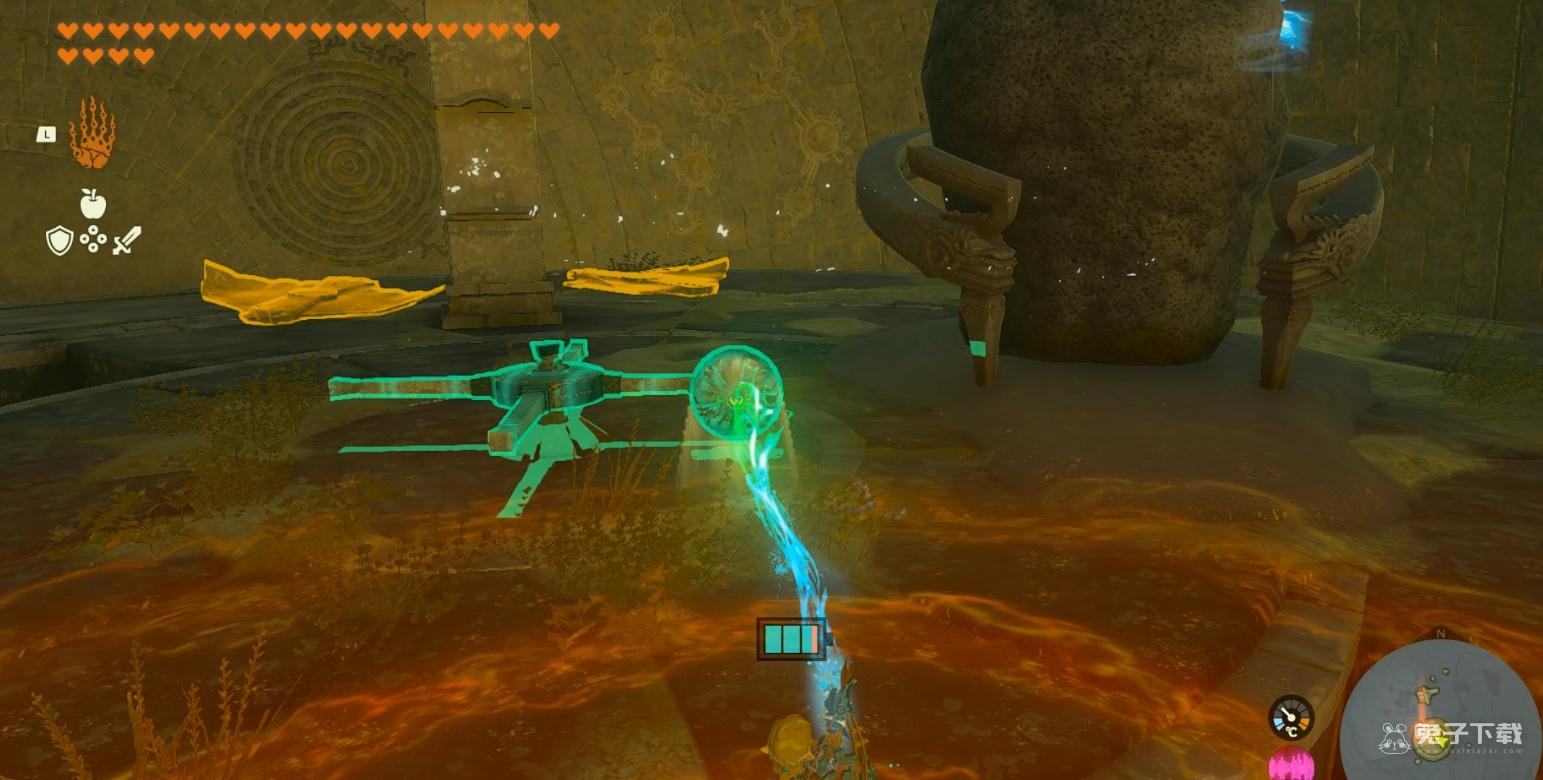Select the apple materials shortcut icon
1543x780 pixels.
tap(93, 204)
